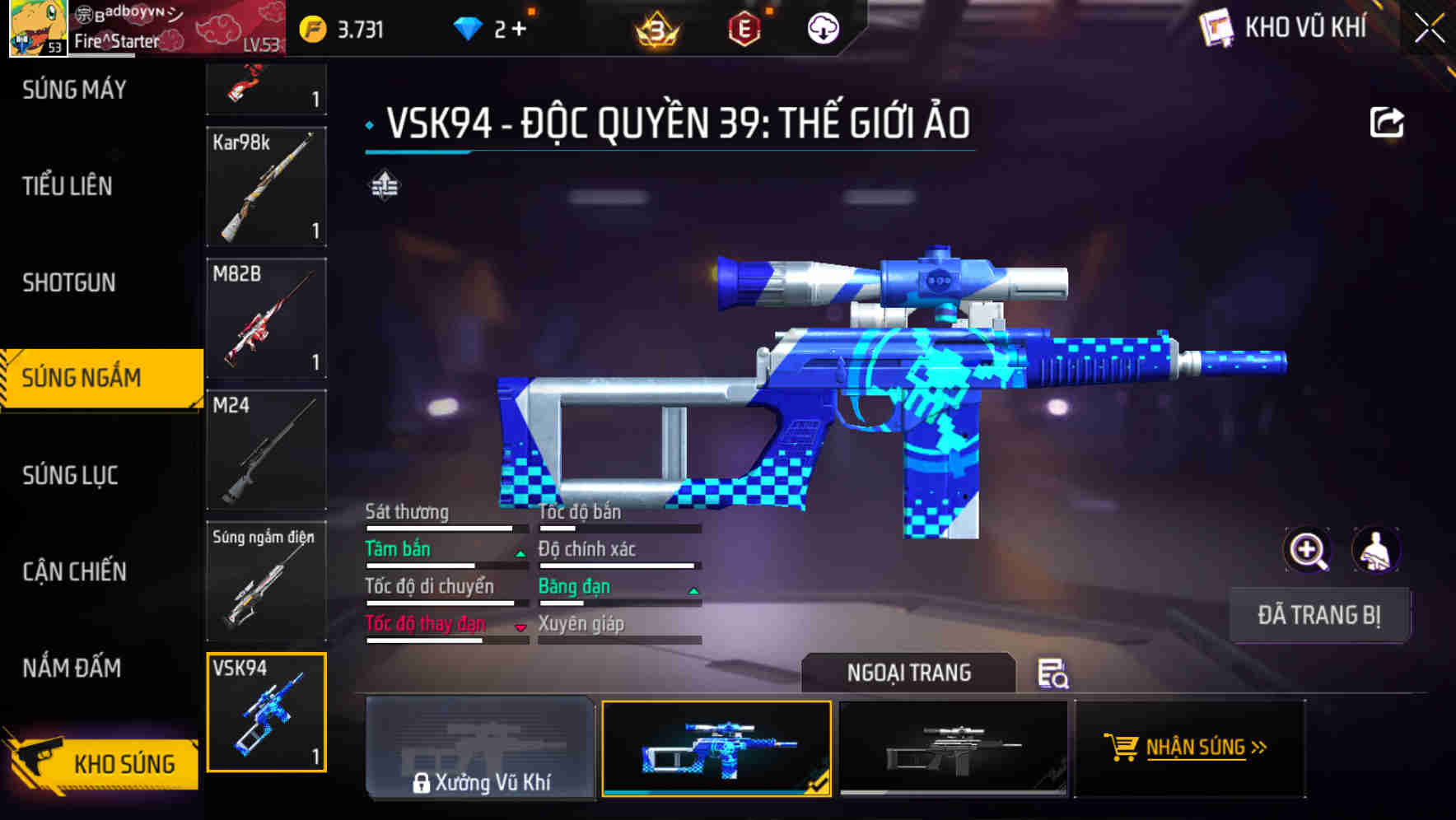Screen dimensions: 1456x820
Task: Click the cloud download icon in top bar
Action: [x=823, y=26]
